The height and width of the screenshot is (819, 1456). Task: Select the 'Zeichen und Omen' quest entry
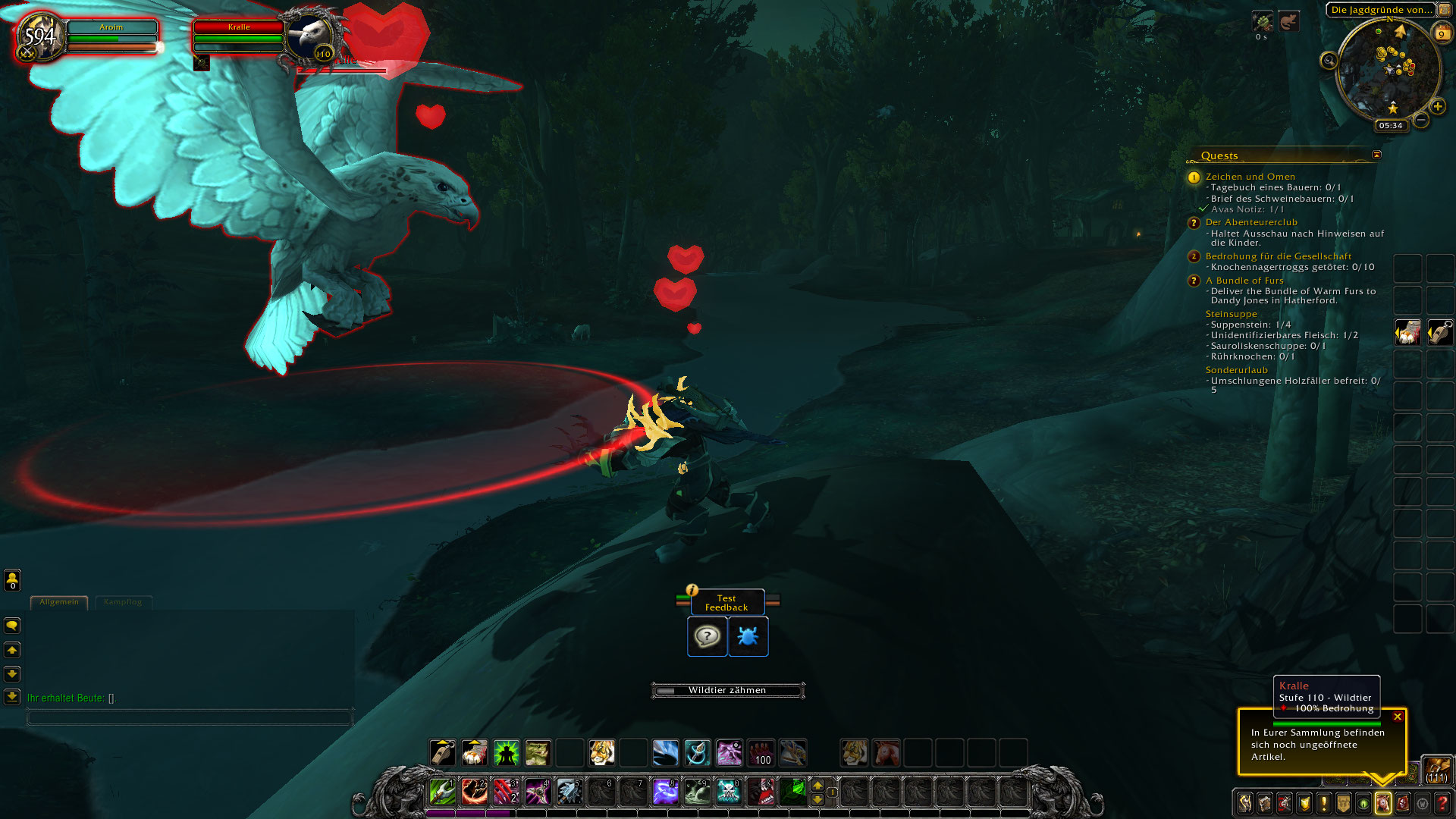pyautogui.click(x=1250, y=177)
